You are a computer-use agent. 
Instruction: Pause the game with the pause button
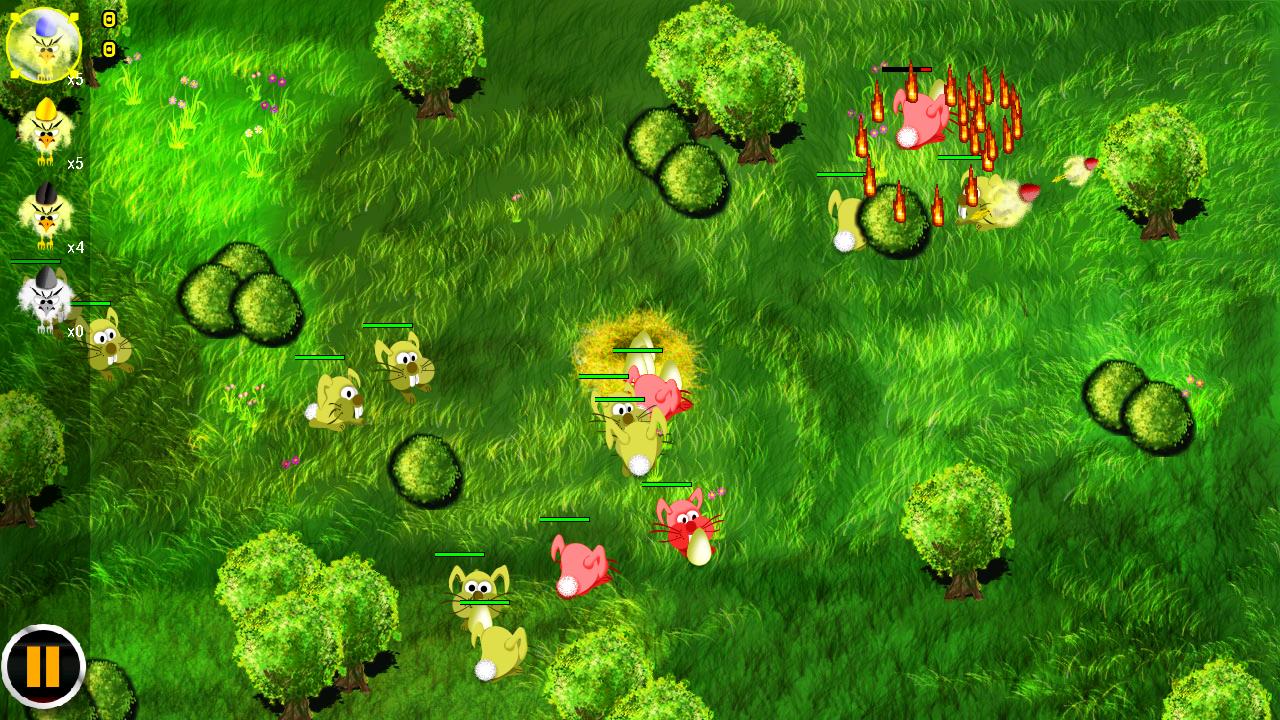[x=45, y=666]
